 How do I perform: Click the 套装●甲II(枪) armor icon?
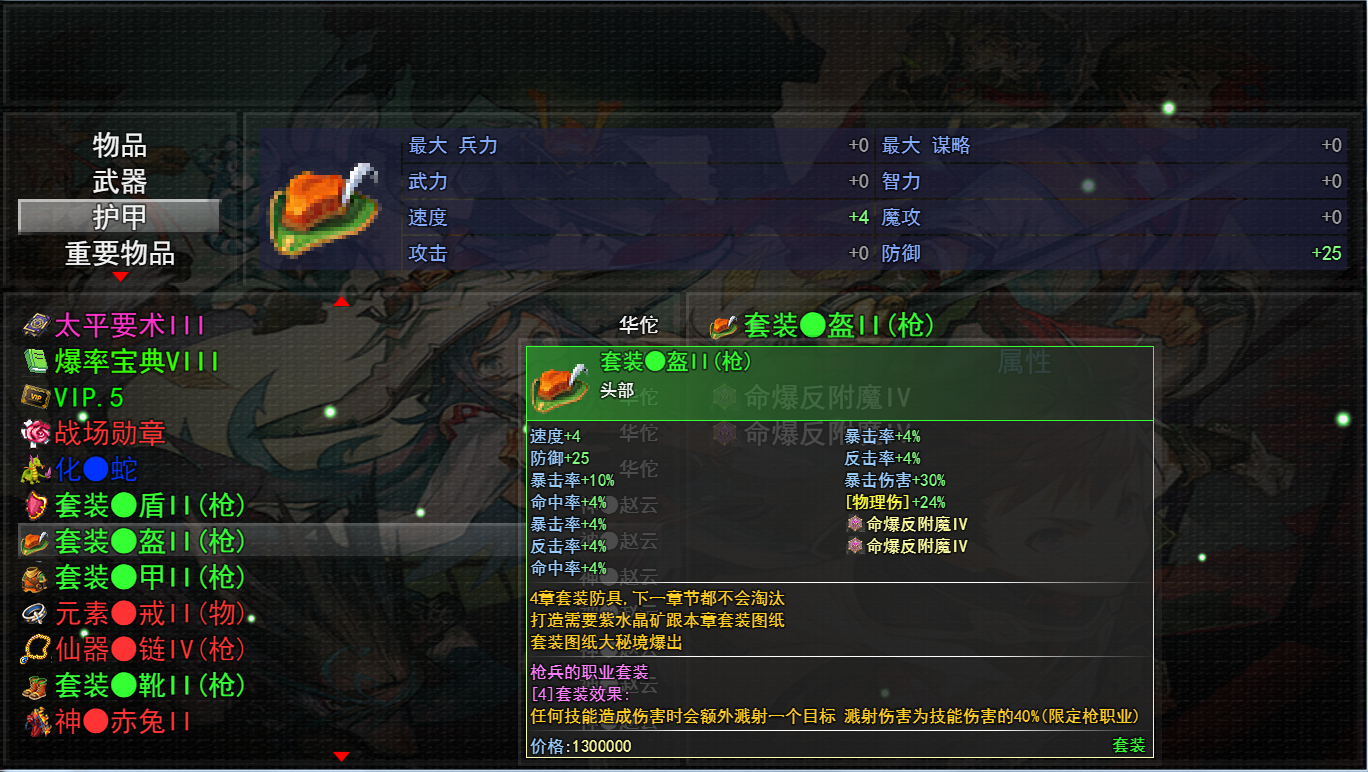35,578
